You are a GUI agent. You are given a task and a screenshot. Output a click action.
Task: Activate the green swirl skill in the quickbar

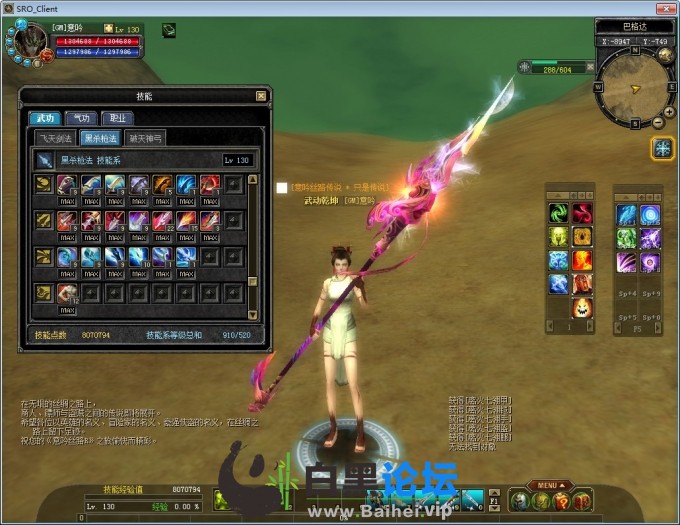tap(558, 212)
